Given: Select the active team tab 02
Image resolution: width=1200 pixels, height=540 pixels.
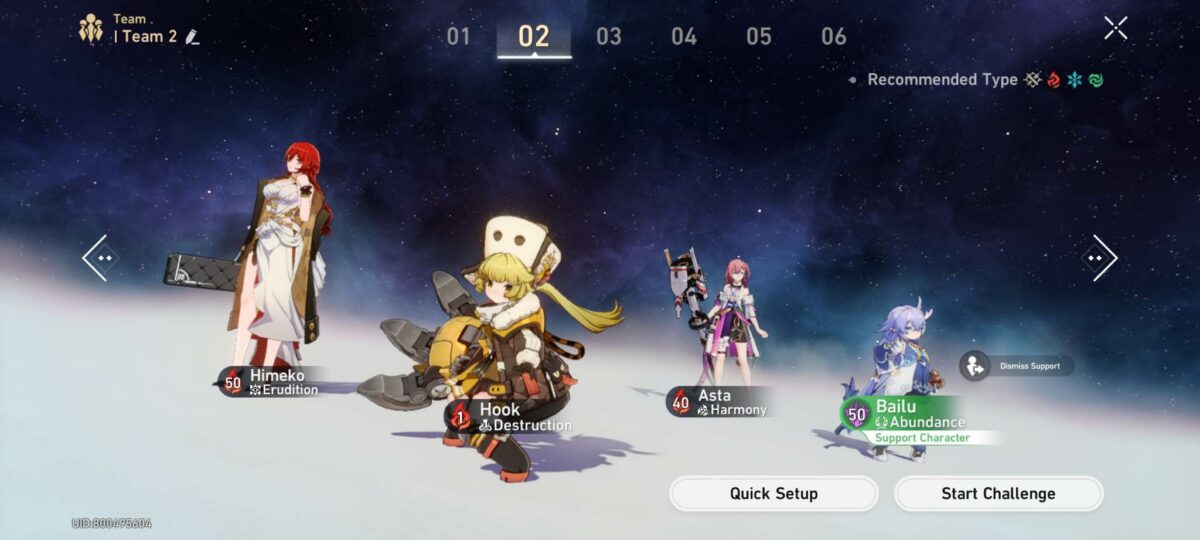Looking at the screenshot, I should click(x=534, y=37).
